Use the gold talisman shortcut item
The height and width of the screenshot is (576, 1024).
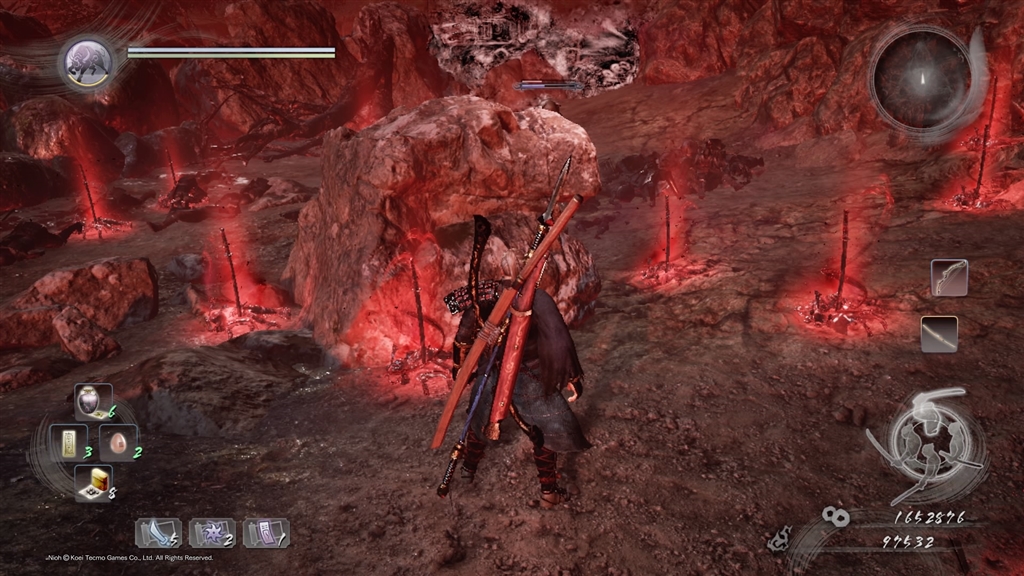69,443
